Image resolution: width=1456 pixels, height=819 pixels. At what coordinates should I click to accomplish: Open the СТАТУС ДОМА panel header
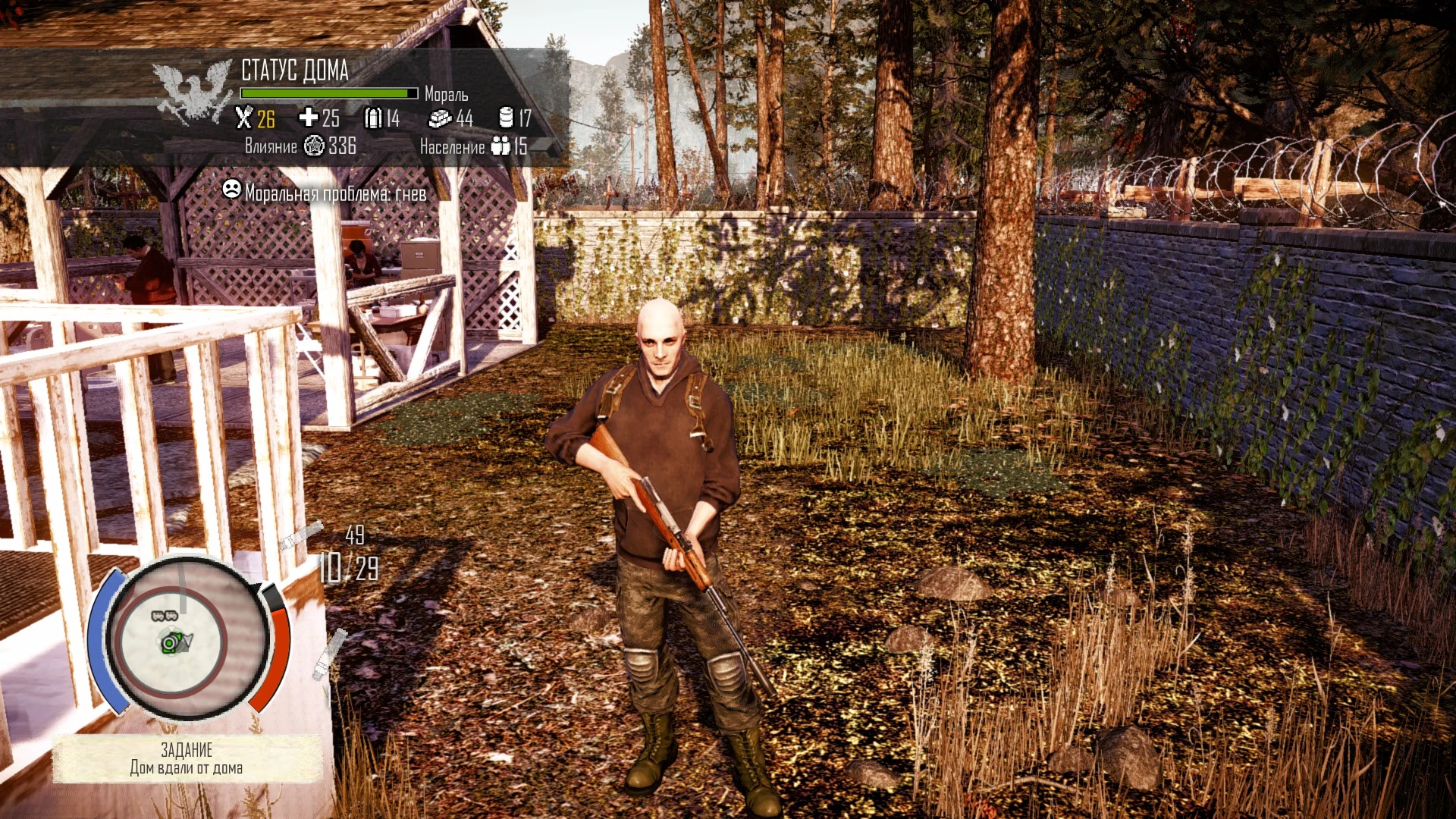294,71
